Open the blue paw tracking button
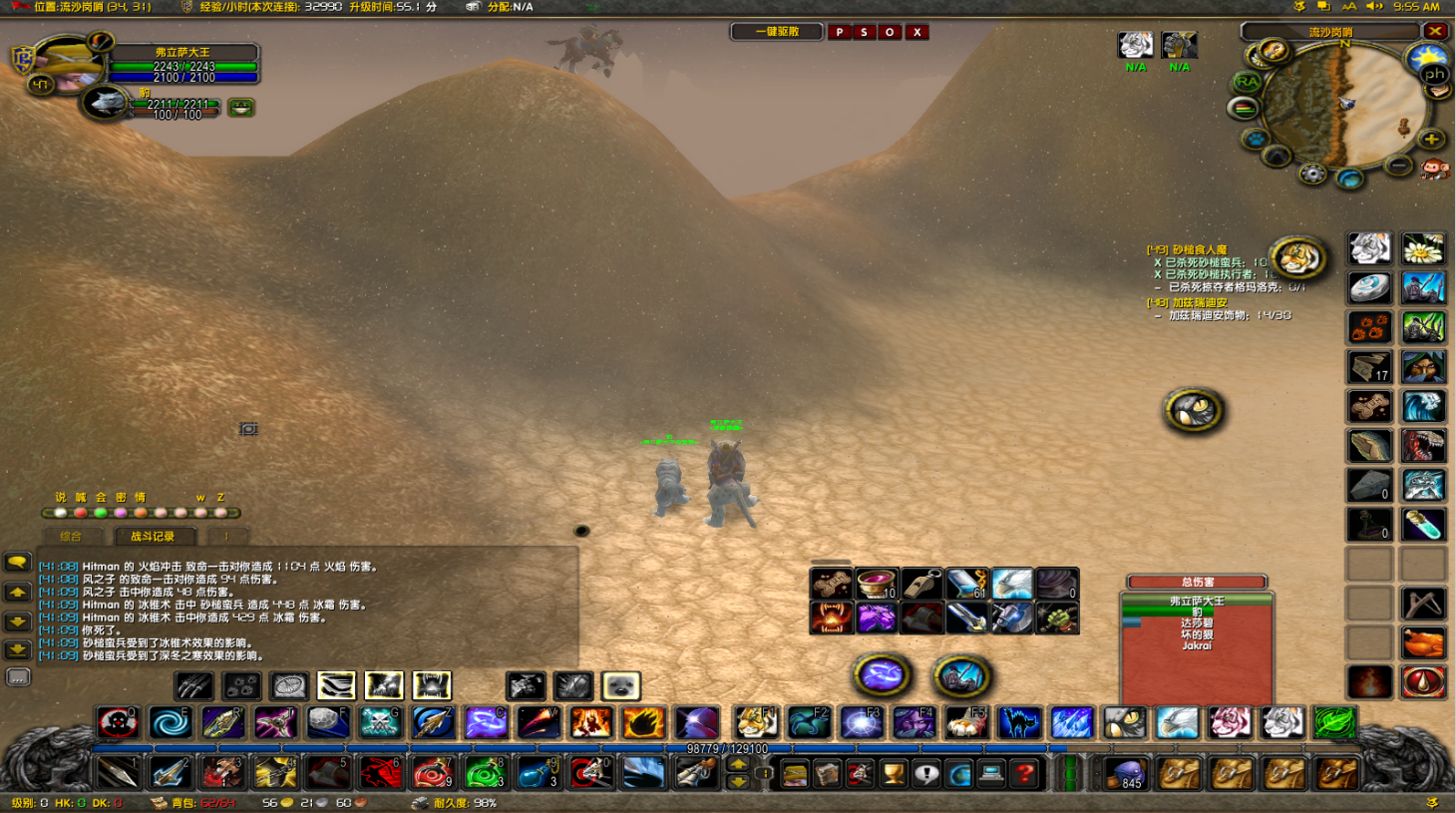Viewport: 1456px width, 813px height. tap(1255, 140)
